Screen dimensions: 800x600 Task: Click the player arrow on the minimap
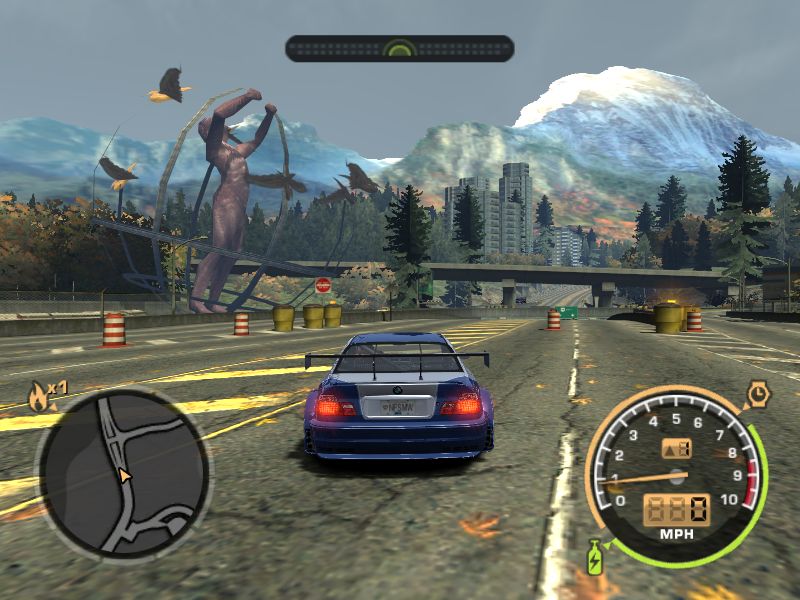point(125,476)
